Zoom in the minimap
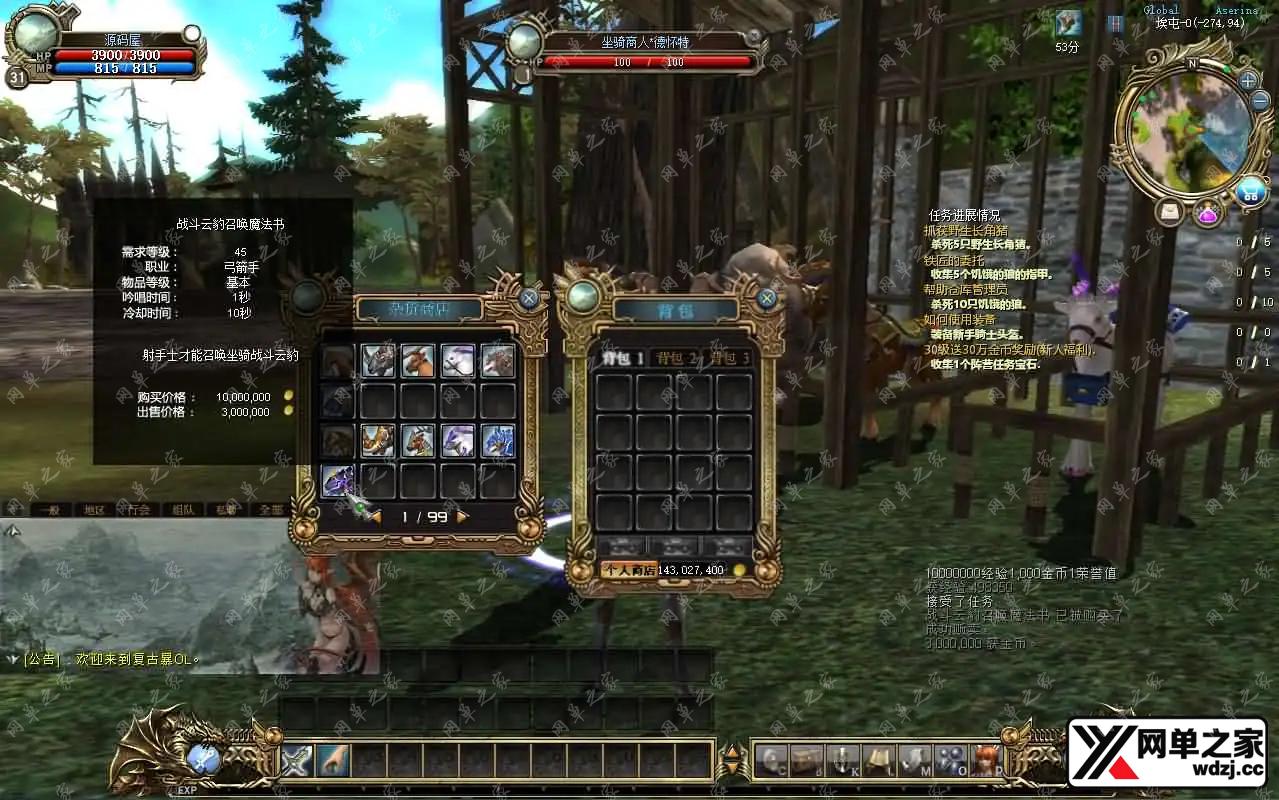 [1249, 80]
